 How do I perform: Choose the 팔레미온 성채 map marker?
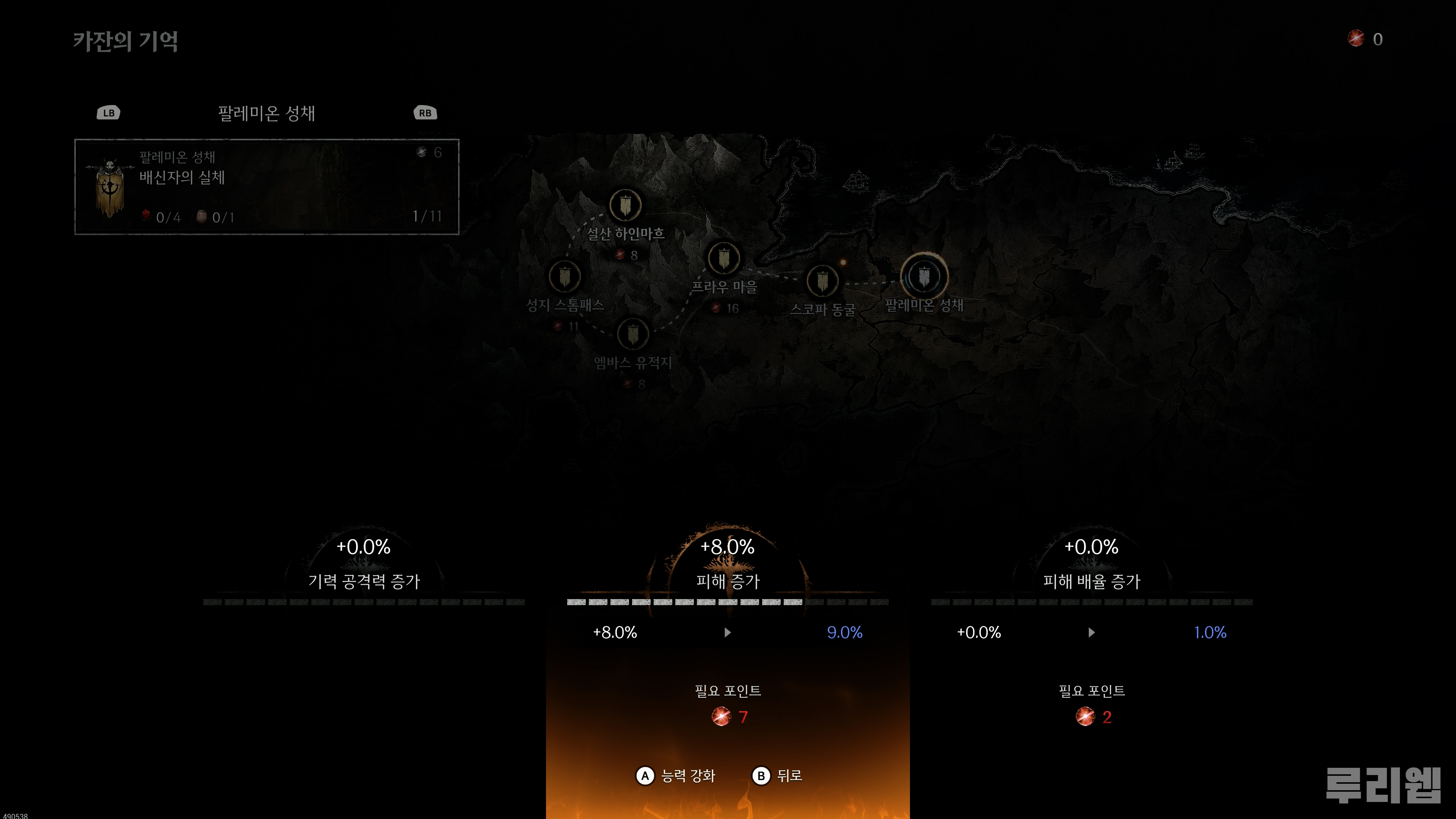[924, 276]
